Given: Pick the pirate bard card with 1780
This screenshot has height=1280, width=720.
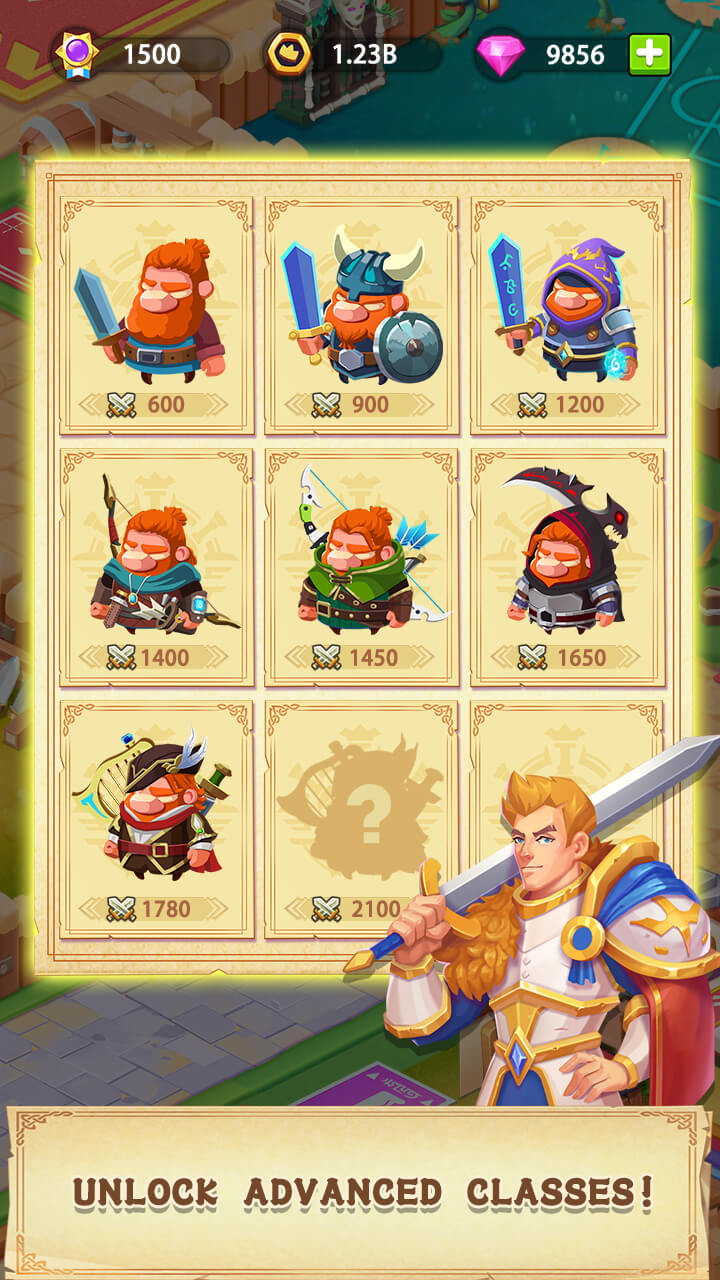Looking at the screenshot, I should point(156,819).
